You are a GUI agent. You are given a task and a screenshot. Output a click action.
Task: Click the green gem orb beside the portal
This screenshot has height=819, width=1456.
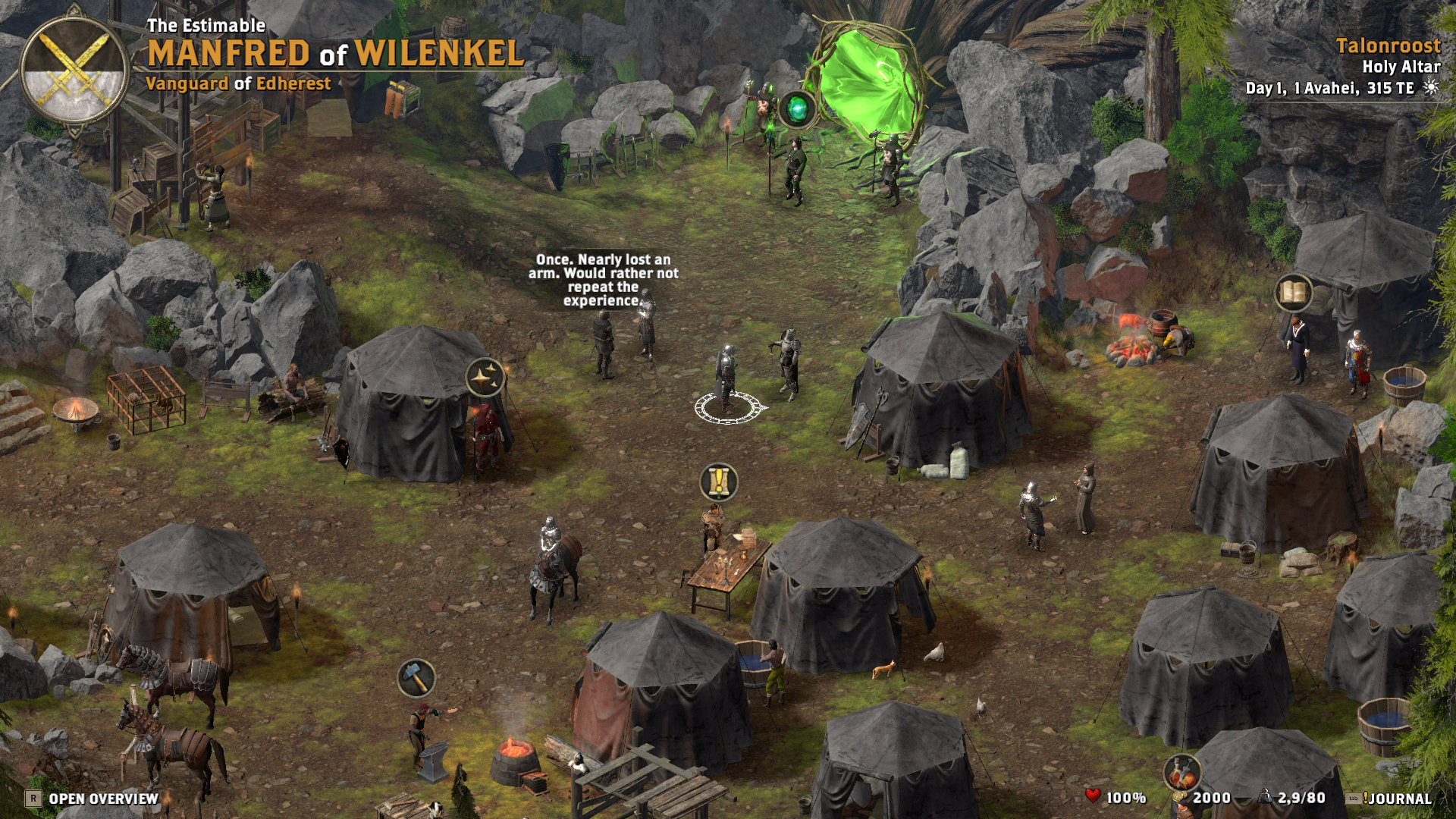pos(798,110)
